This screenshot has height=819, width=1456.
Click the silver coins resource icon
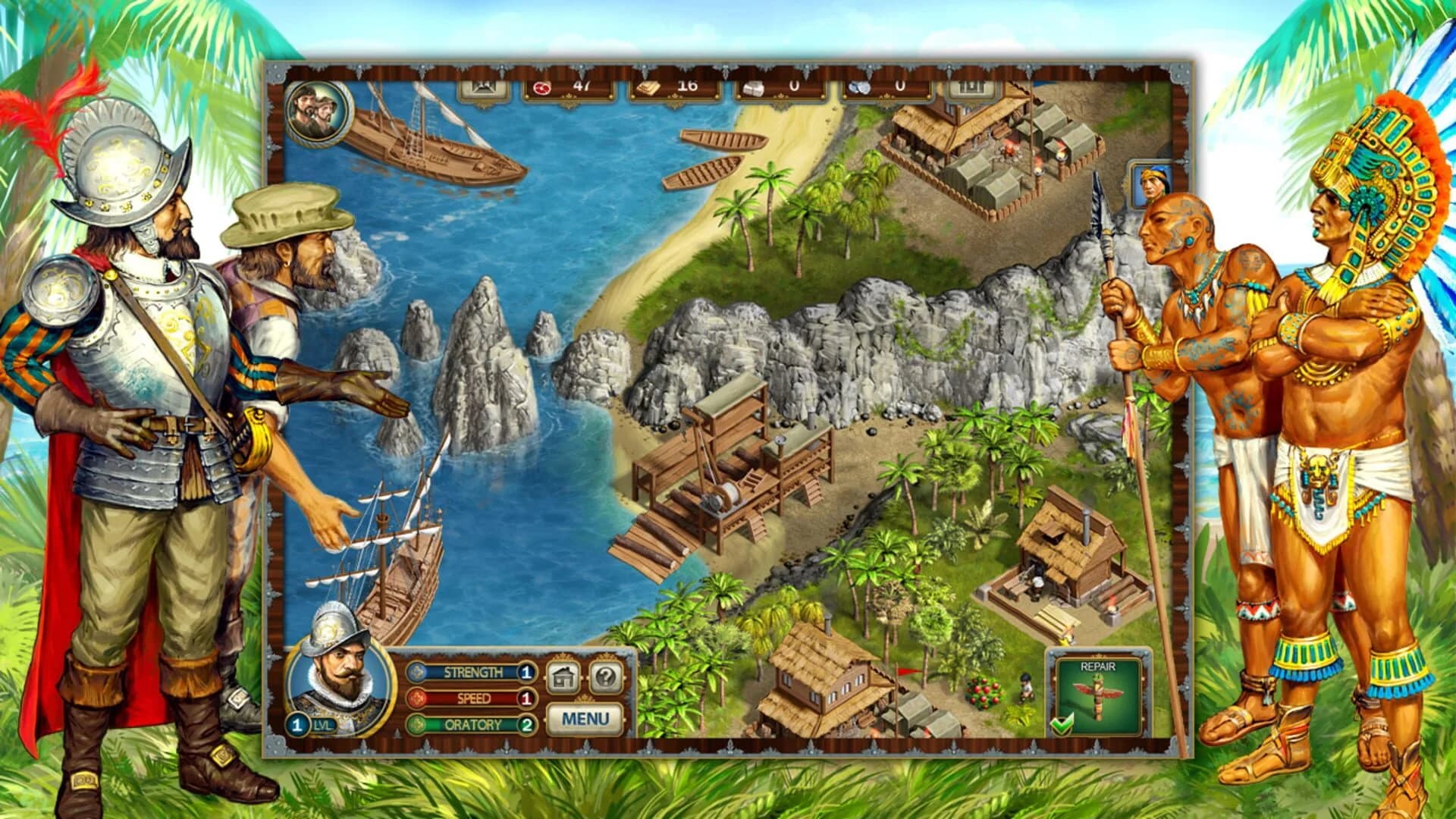click(858, 87)
